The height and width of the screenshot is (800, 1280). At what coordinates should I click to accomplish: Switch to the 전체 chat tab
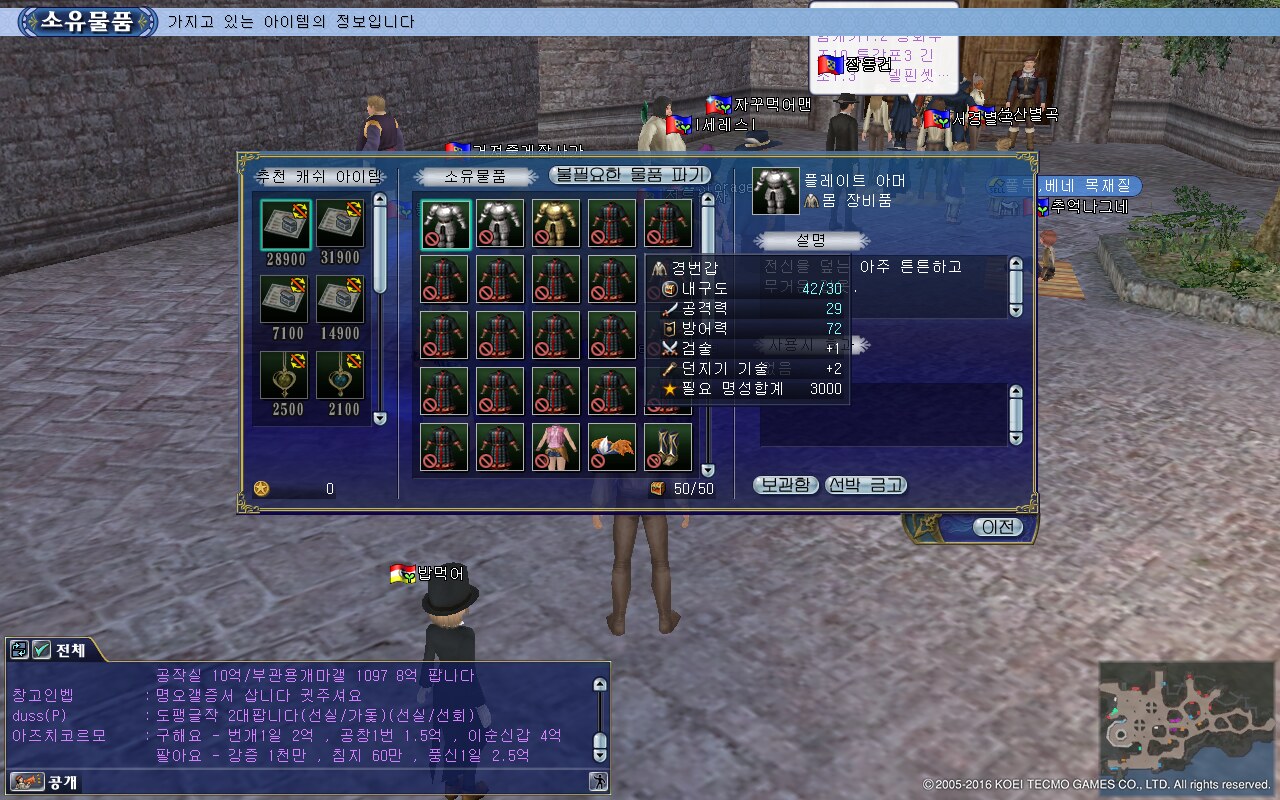[70, 650]
